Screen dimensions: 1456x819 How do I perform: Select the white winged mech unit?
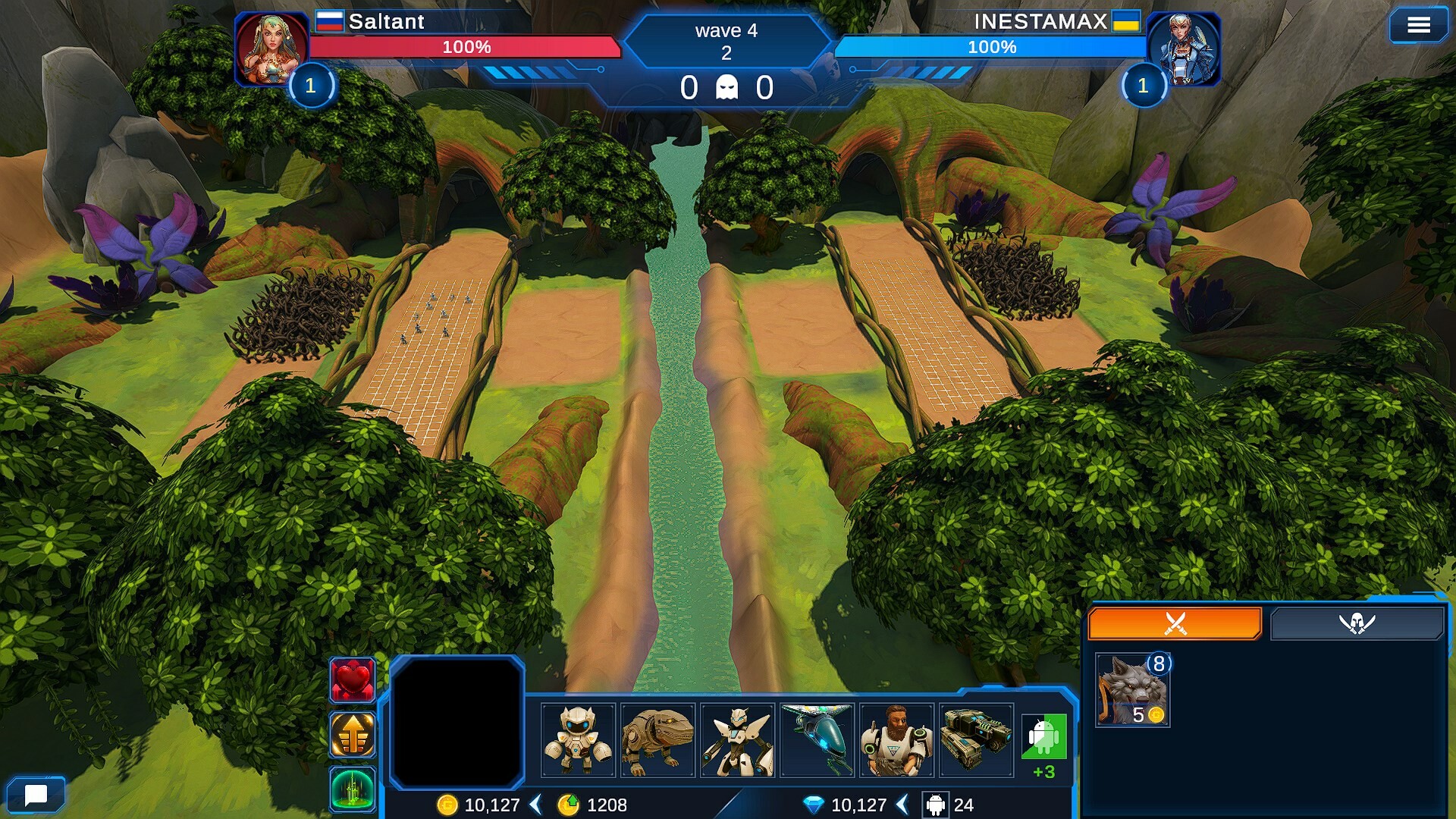coord(738,740)
